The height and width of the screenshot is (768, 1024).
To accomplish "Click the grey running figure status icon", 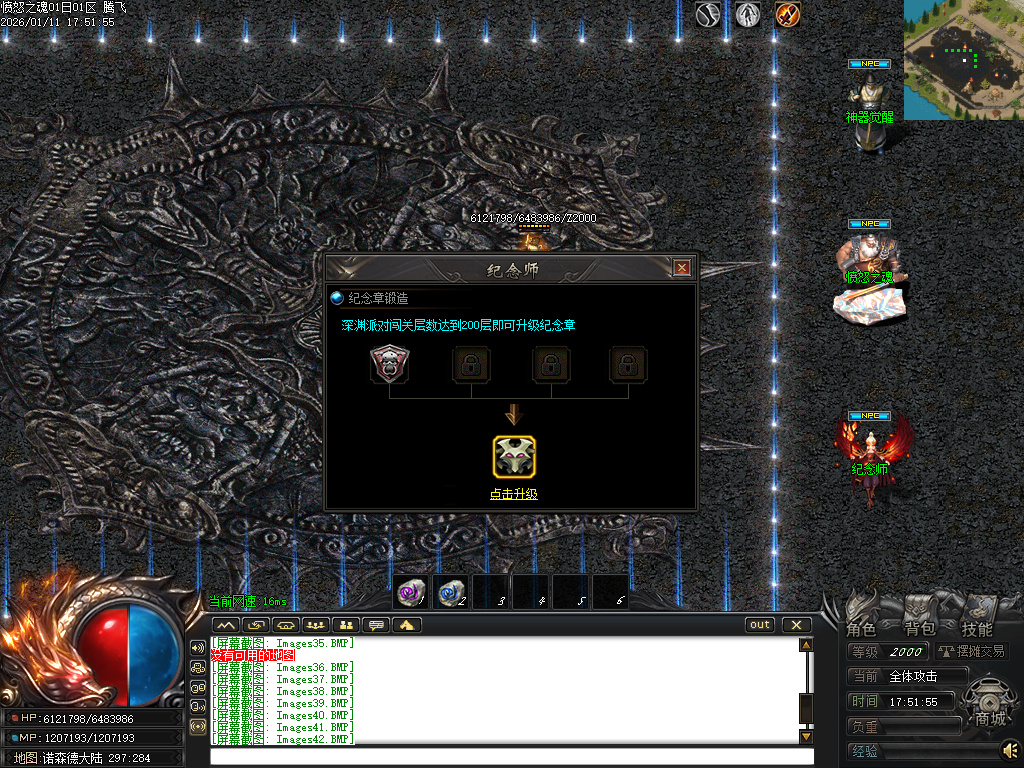I will 748,15.
